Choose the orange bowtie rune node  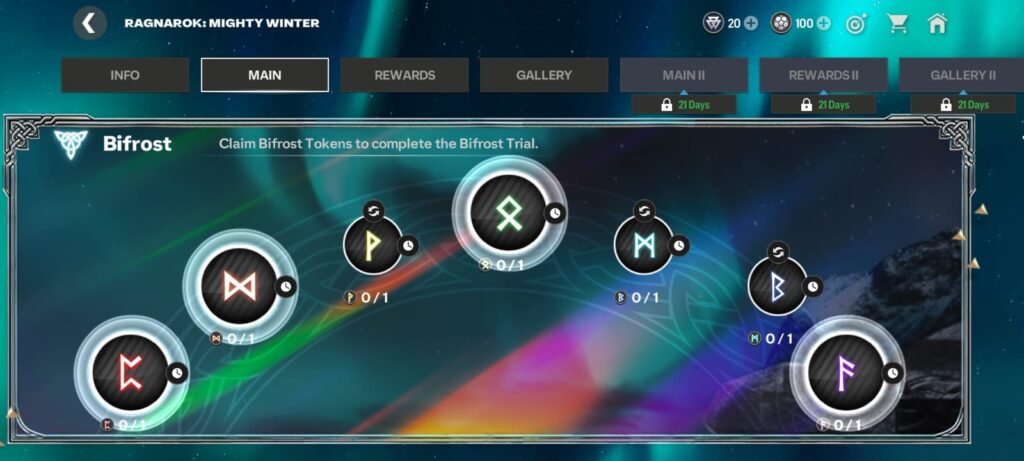click(x=238, y=287)
